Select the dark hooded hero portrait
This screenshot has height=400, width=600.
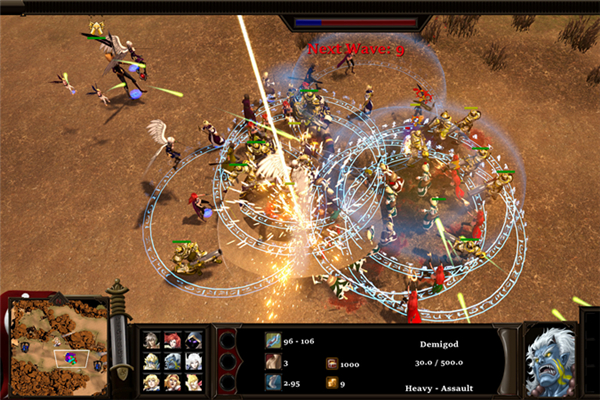point(193,340)
